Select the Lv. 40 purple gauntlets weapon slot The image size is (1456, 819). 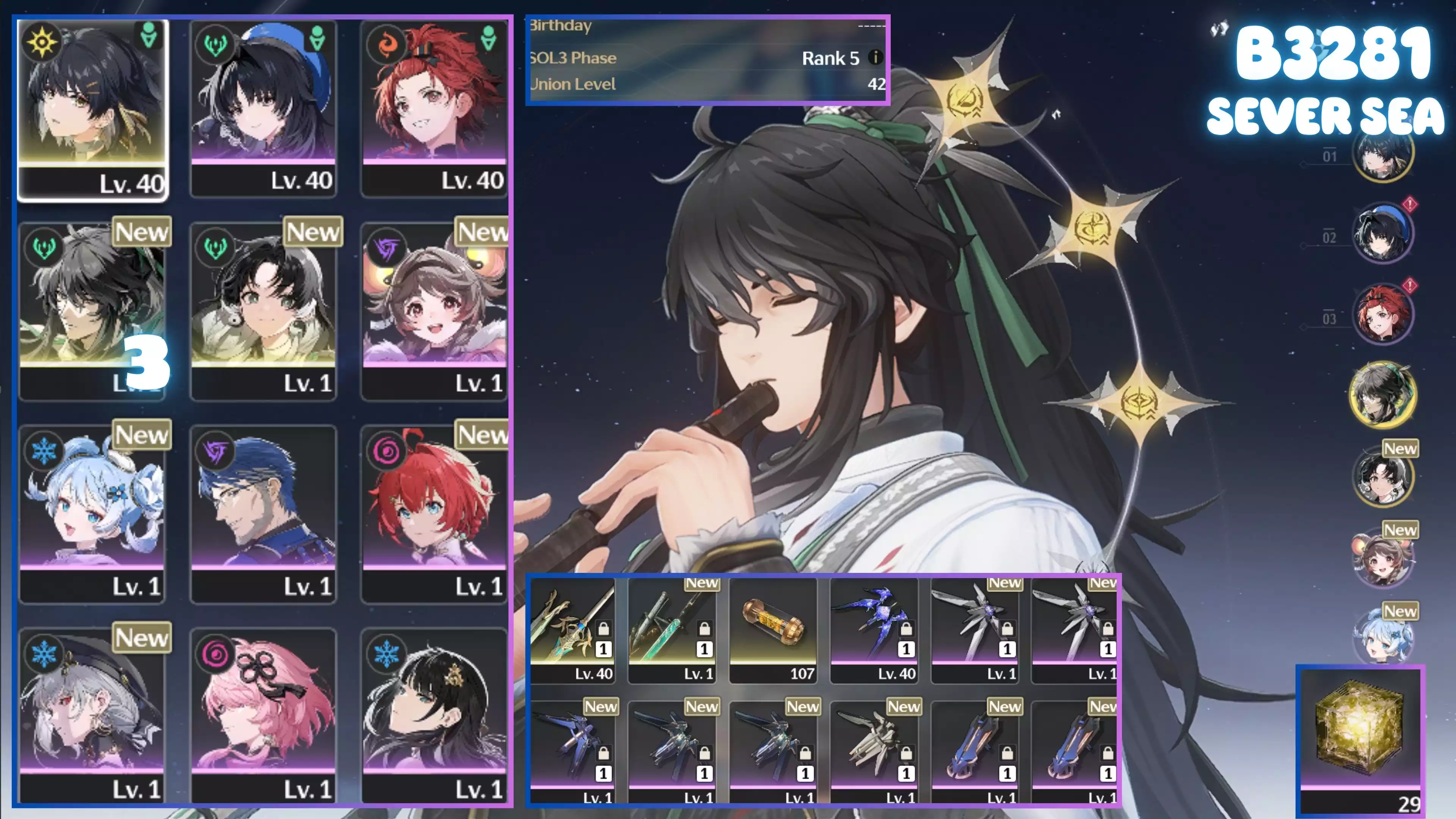(x=874, y=630)
